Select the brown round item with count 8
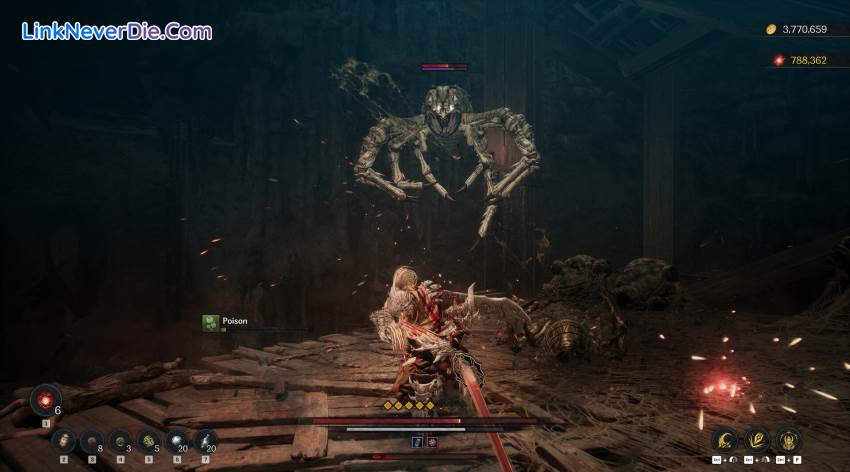Viewport: 850px width, 472px height. tap(91, 441)
